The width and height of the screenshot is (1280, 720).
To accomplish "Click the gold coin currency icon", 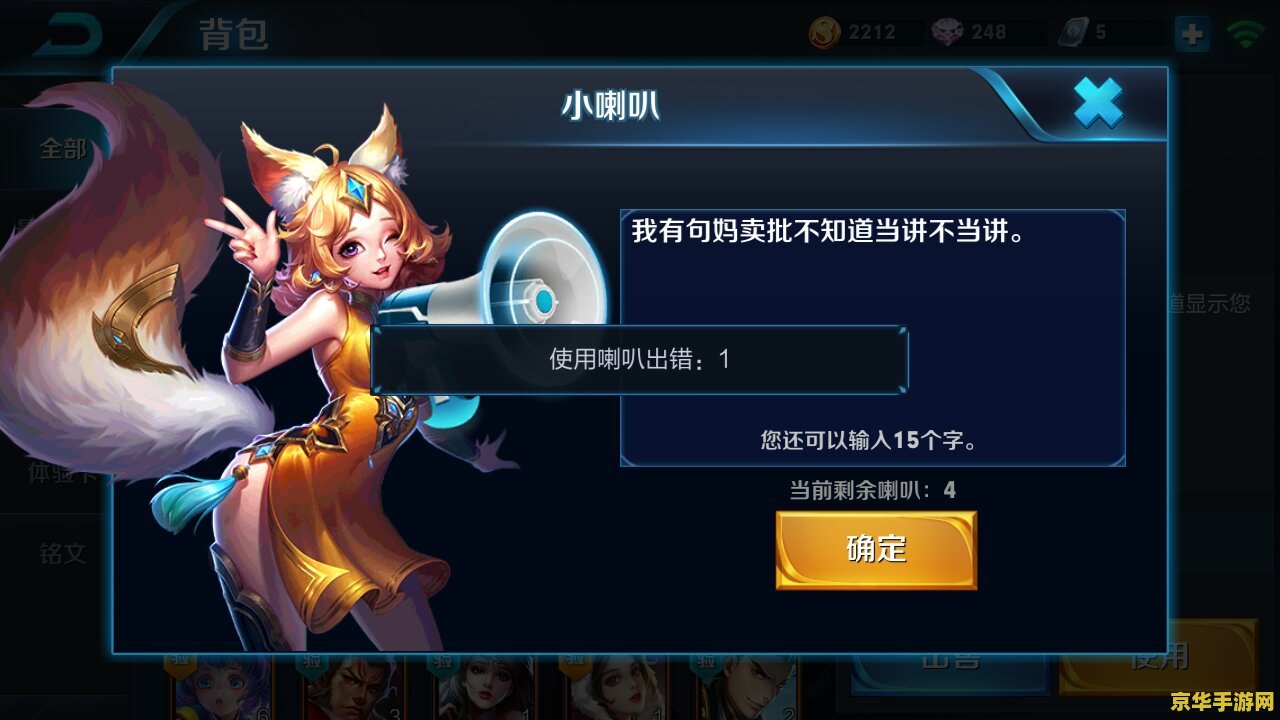I will click(x=824, y=30).
